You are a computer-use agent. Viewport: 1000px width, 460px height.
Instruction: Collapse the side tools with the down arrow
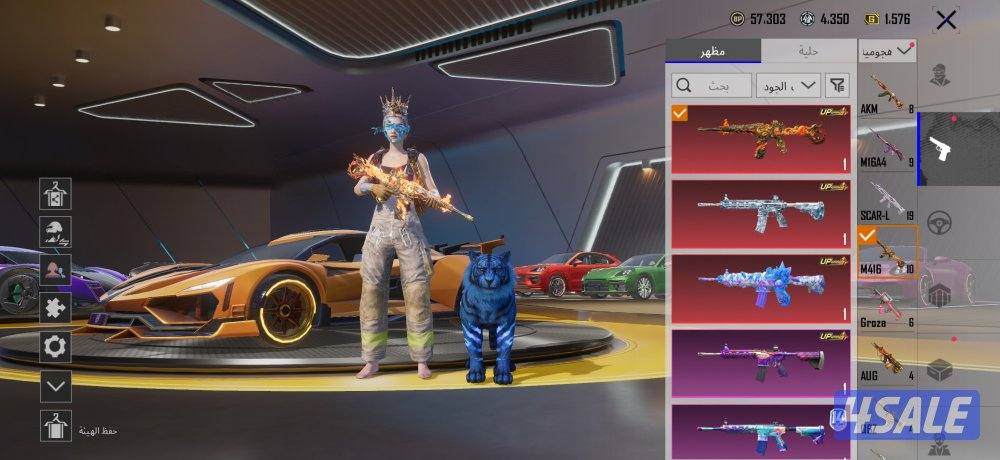point(55,385)
